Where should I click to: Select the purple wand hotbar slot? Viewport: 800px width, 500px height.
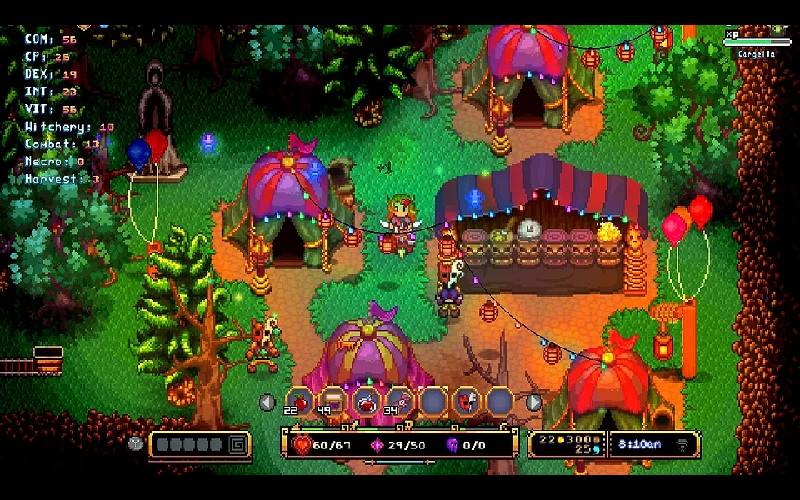coord(399,401)
